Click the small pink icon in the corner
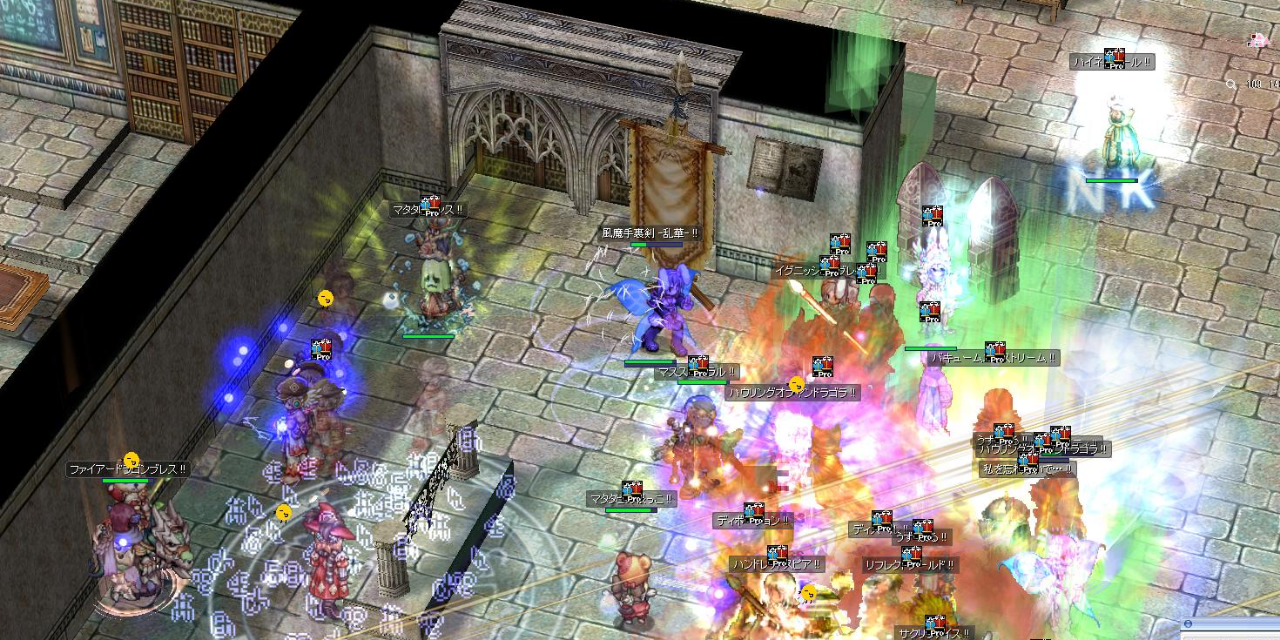The image size is (1280, 640). pyautogui.click(x=1257, y=41)
